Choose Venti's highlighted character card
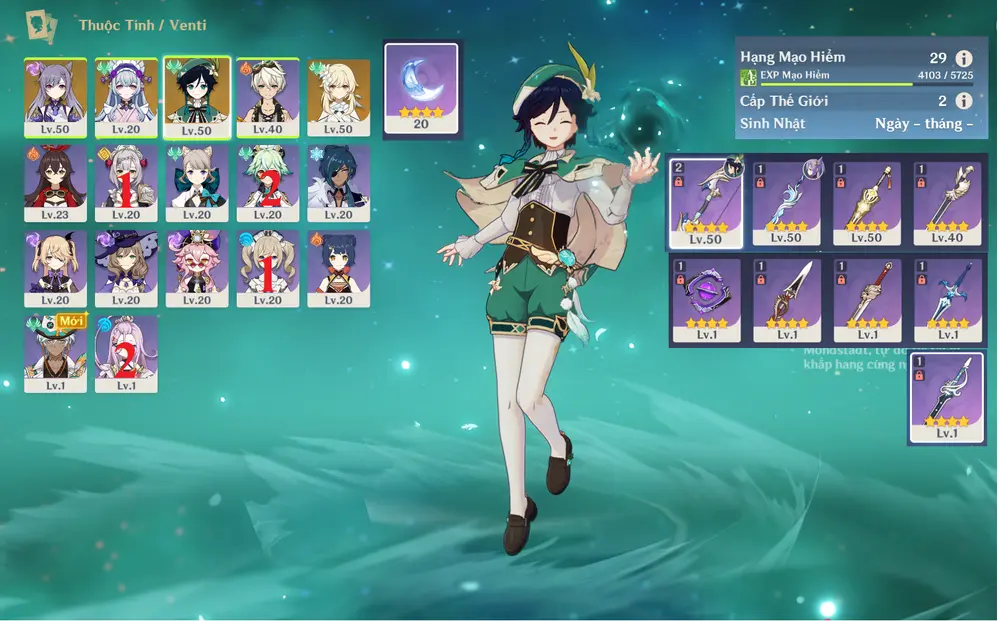This screenshot has height=621, width=999. coord(197,97)
